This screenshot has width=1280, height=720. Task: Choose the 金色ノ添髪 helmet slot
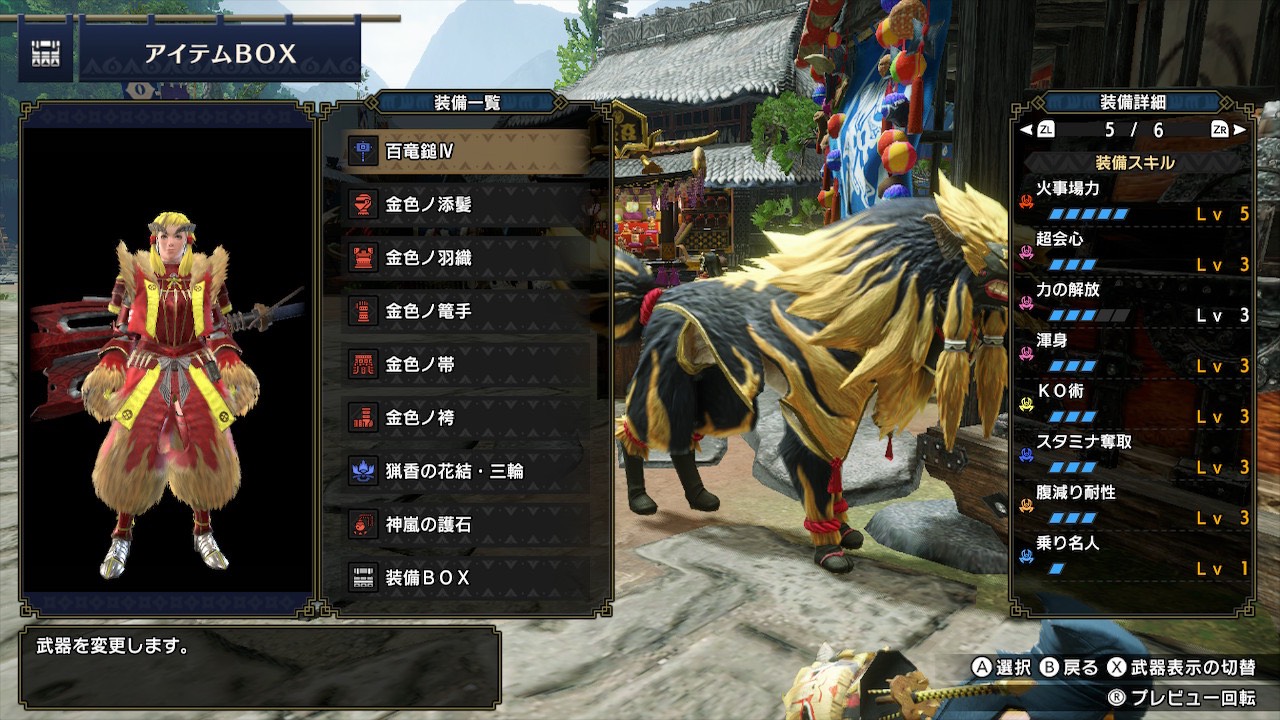tap(466, 204)
